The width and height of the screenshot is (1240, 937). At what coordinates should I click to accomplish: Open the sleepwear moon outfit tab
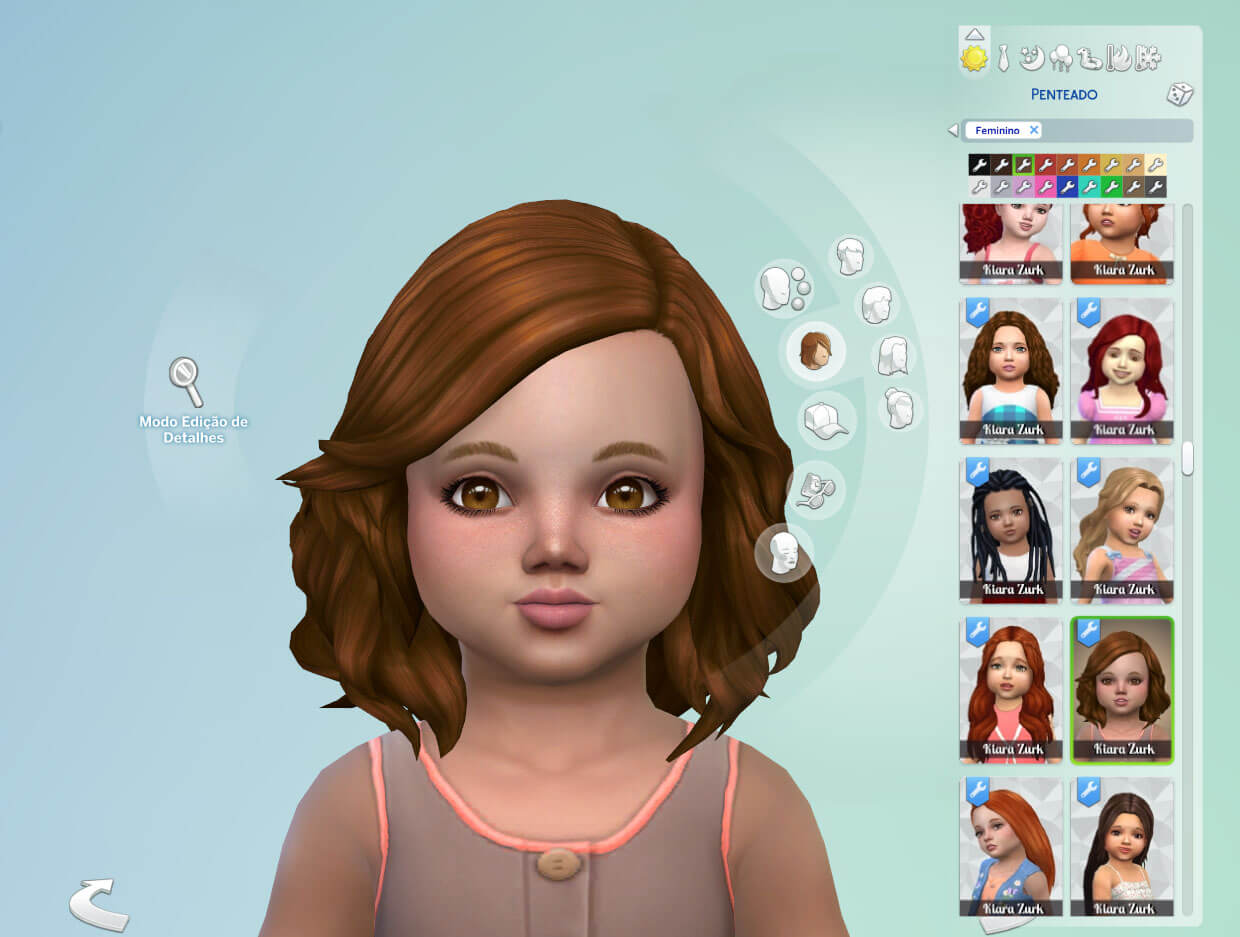tap(1031, 59)
